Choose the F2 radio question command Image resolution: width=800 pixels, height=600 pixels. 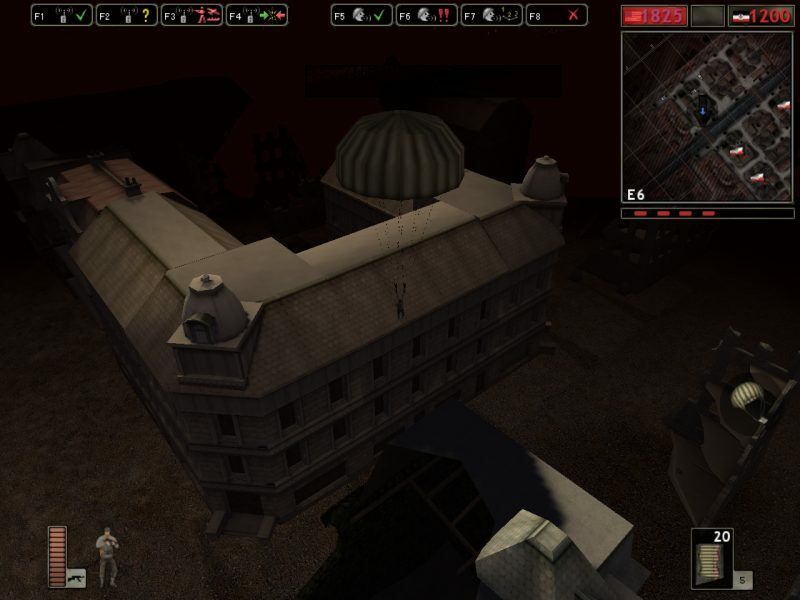[126, 15]
